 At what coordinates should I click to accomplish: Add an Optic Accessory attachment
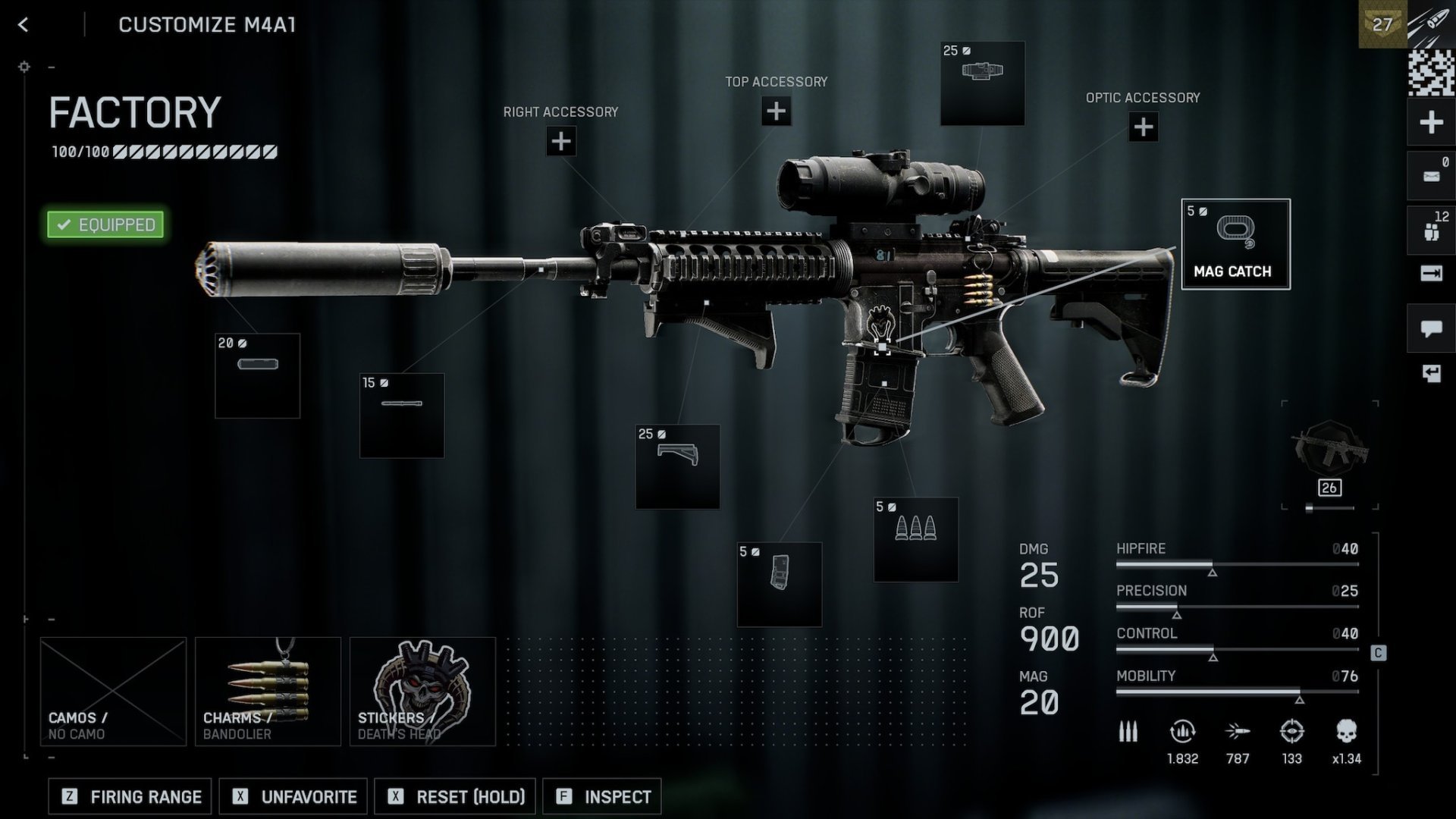(1143, 127)
